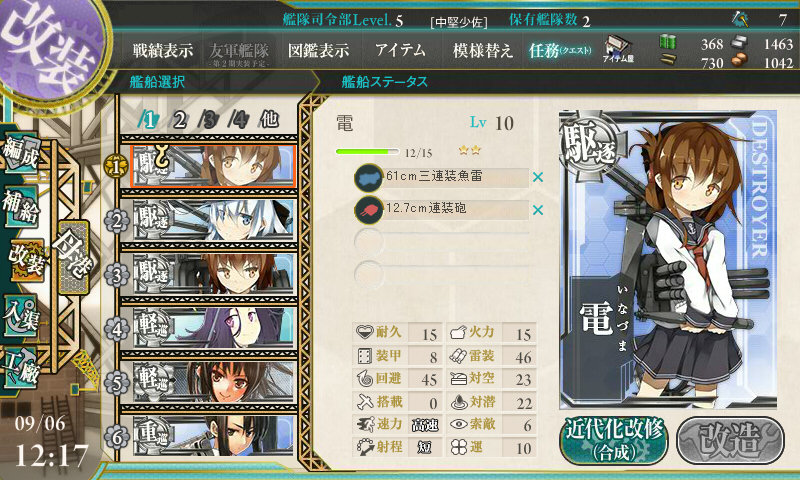Open 近代化改修 modernization
The image size is (800, 480).
[613, 438]
